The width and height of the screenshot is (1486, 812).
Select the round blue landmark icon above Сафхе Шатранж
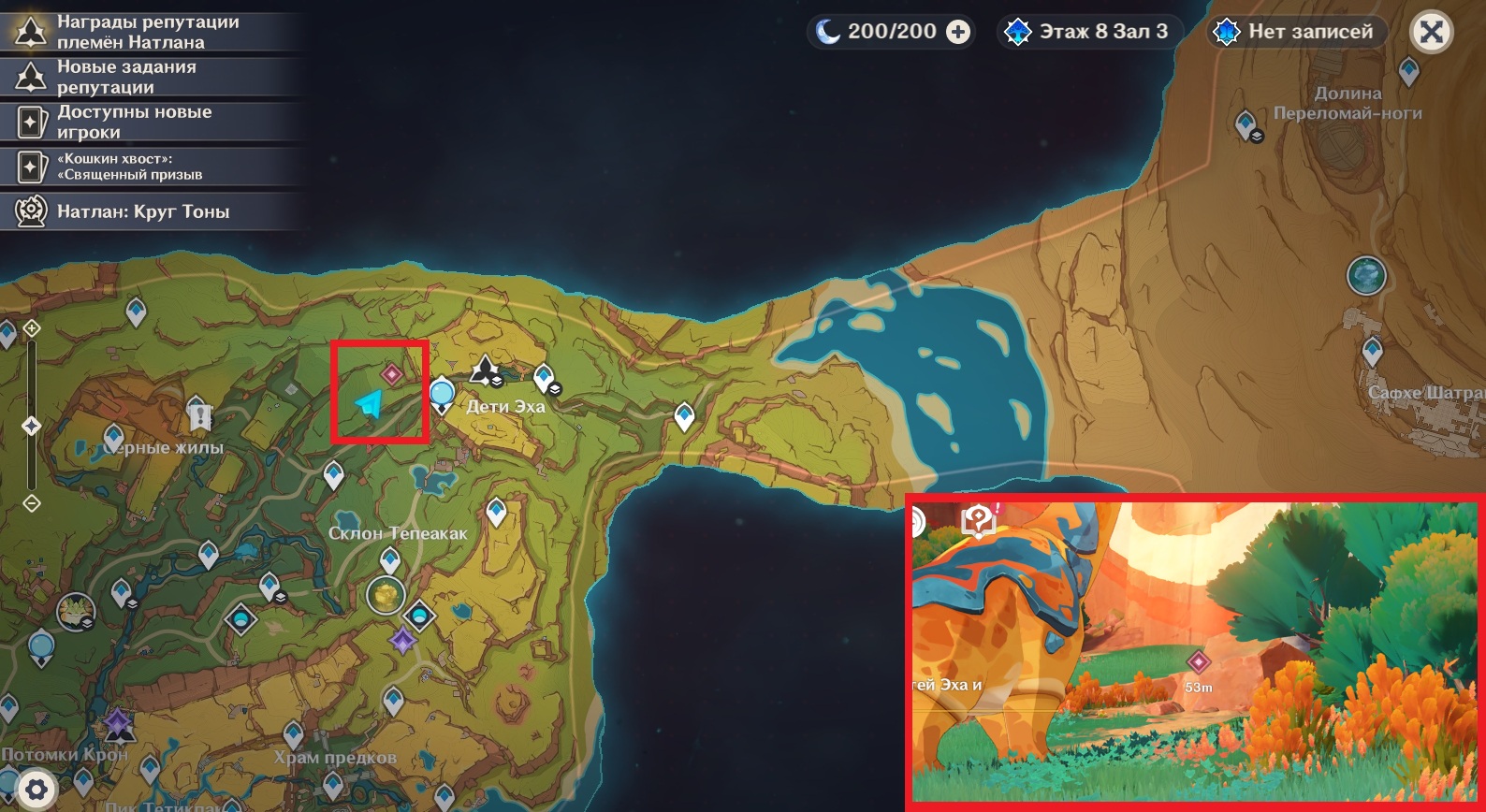point(1366,276)
